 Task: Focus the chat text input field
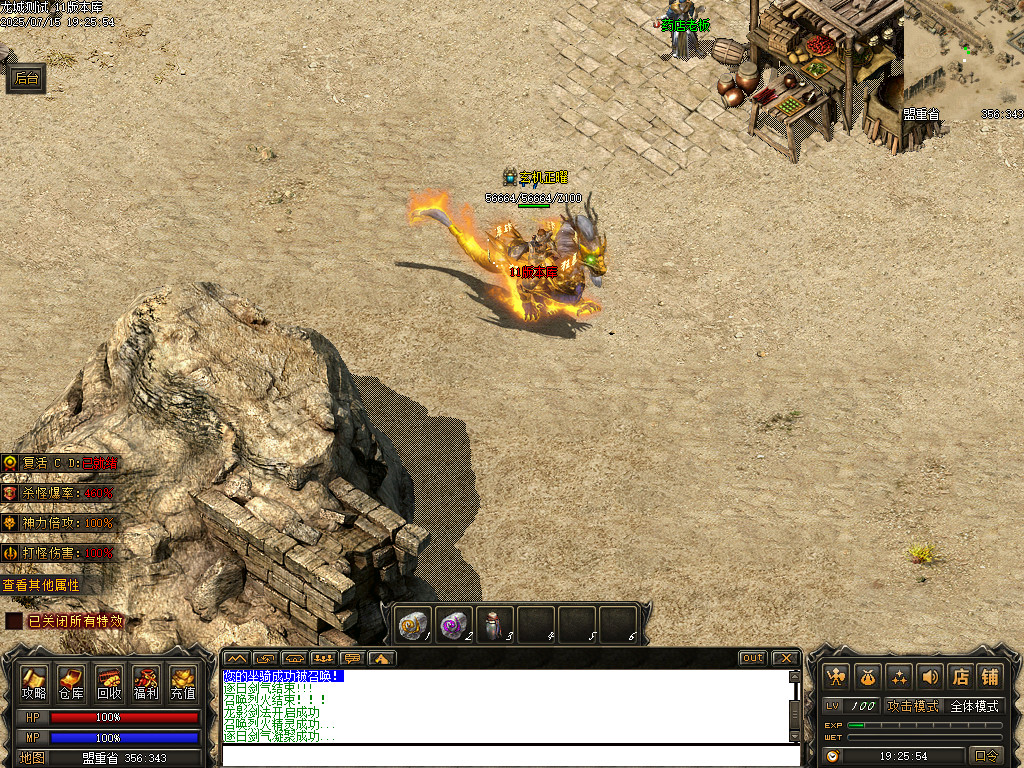pos(510,755)
